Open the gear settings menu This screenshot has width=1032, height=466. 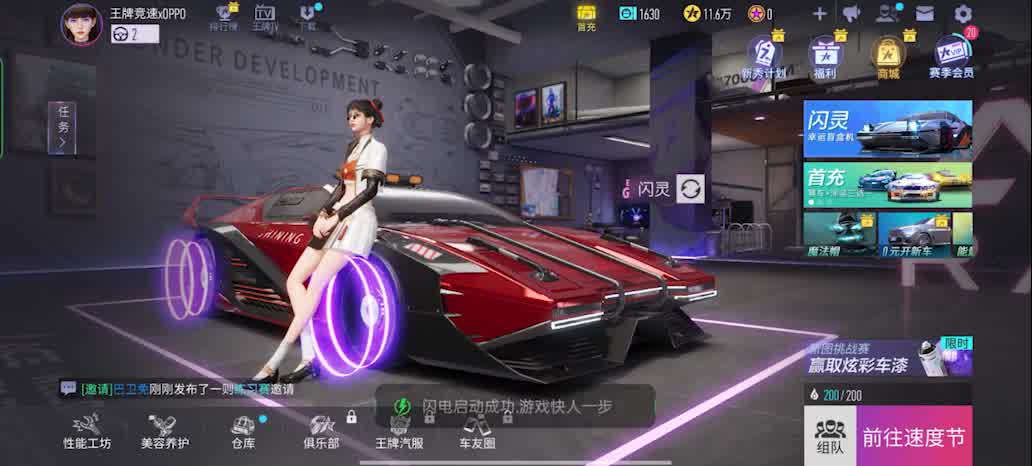click(x=963, y=14)
